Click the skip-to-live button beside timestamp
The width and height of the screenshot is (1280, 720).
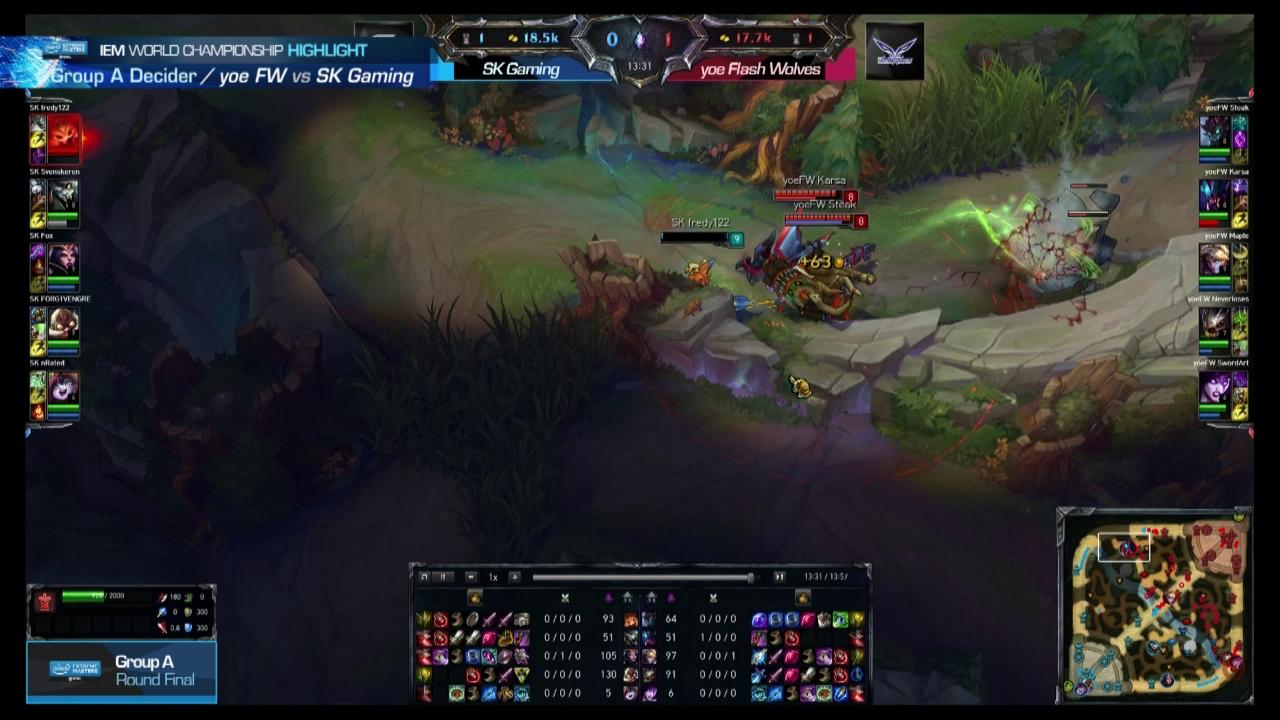[779, 577]
